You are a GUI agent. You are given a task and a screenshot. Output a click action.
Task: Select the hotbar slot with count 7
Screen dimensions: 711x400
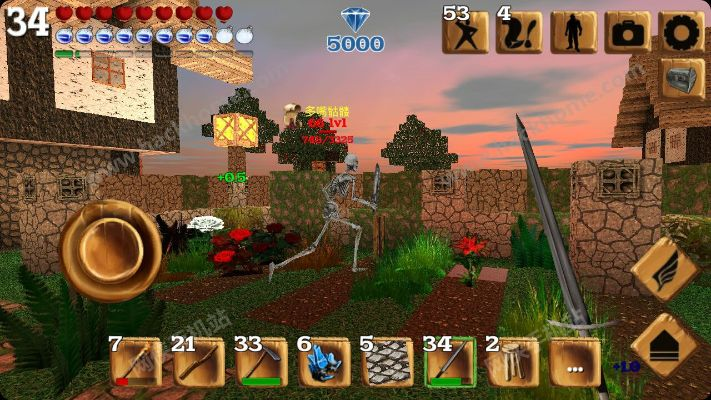(x=137, y=361)
